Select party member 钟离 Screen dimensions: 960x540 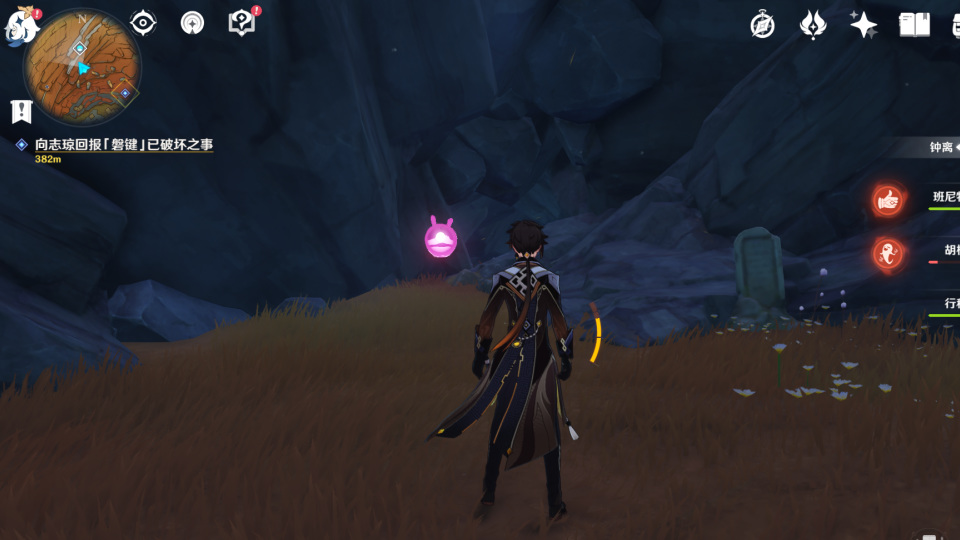tap(941, 147)
